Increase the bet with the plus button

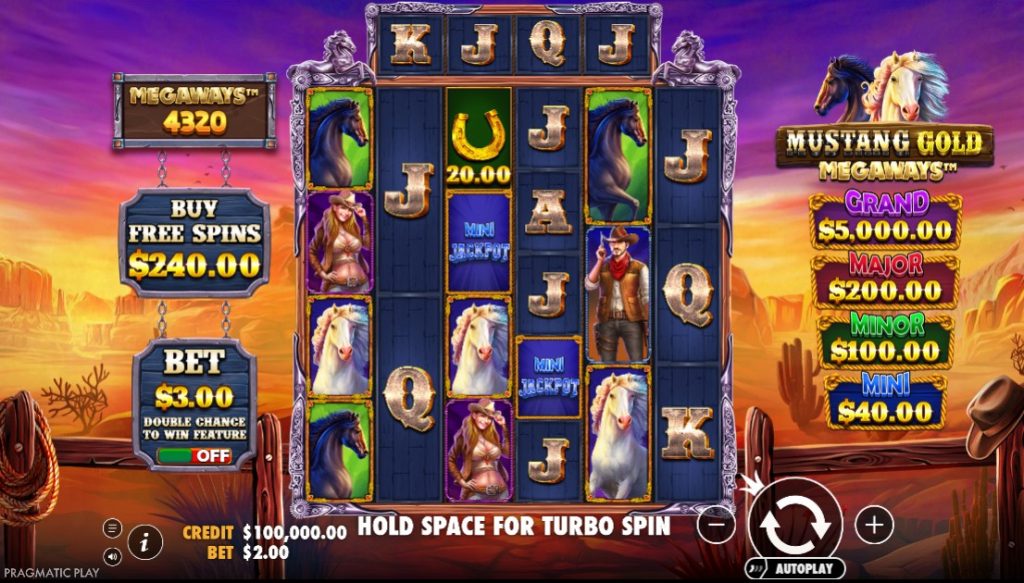pyautogui.click(x=874, y=524)
